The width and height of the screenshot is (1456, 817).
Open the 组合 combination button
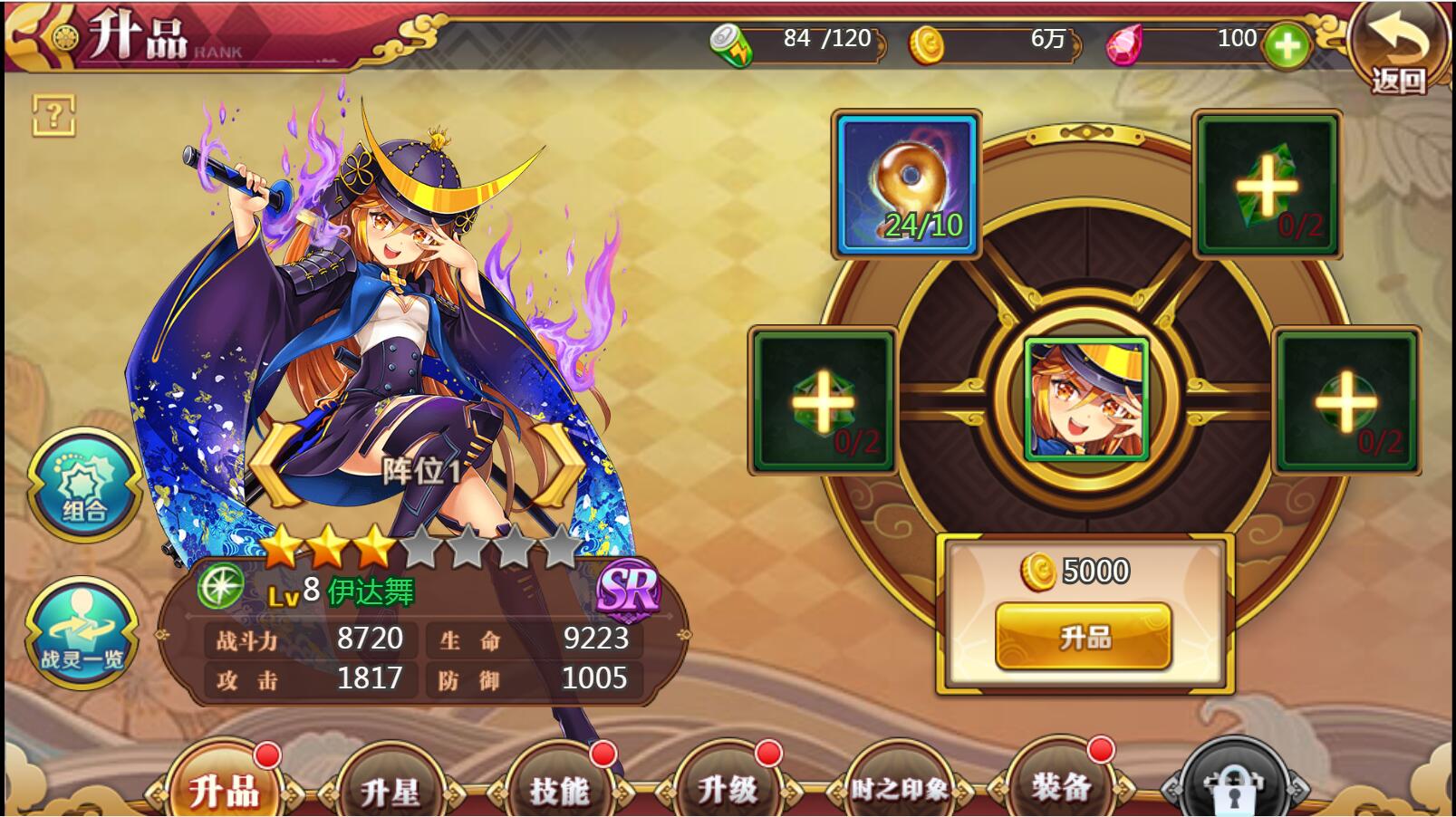coord(83,485)
